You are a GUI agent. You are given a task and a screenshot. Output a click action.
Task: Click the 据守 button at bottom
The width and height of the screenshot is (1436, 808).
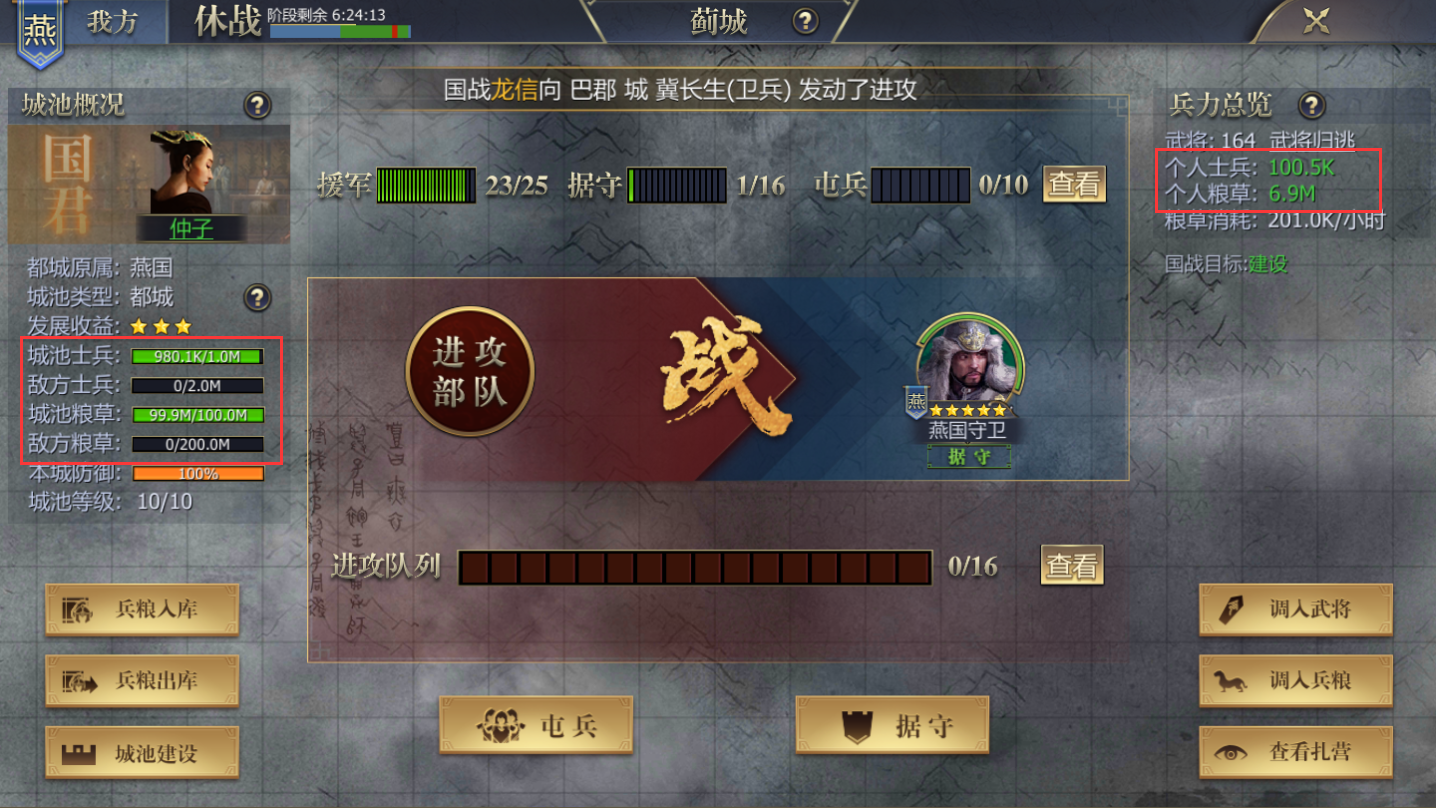pos(891,724)
